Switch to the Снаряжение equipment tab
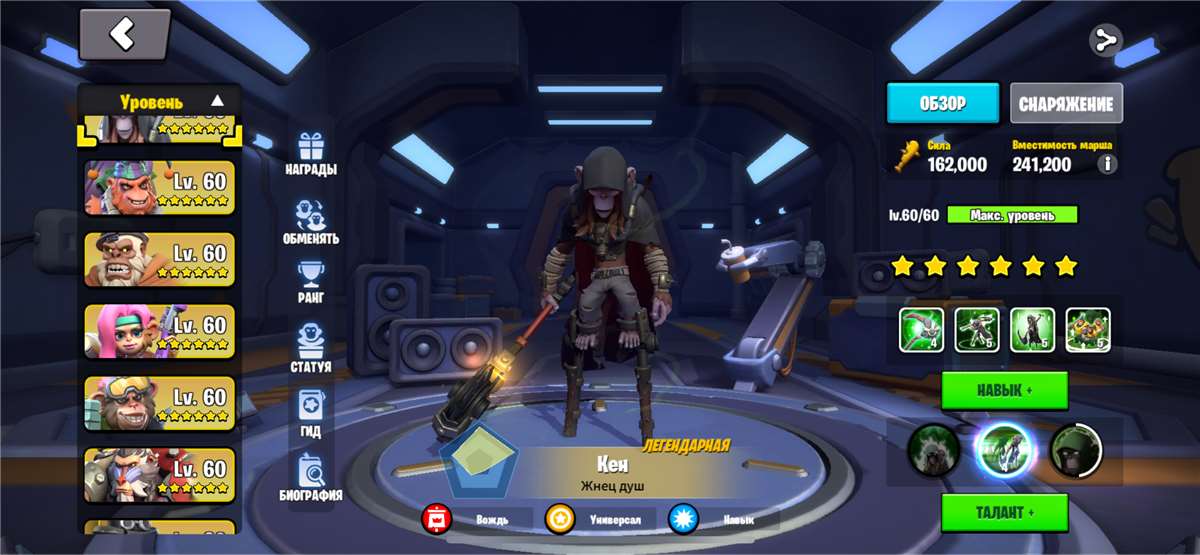Viewport: 1200px width, 555px height. 1066,103
